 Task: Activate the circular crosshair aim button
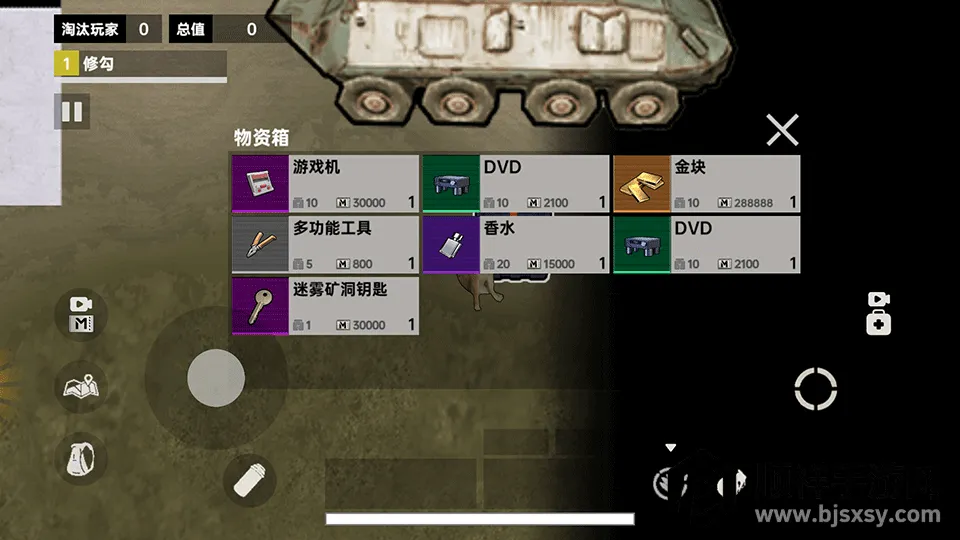click(x=815, y=389)
